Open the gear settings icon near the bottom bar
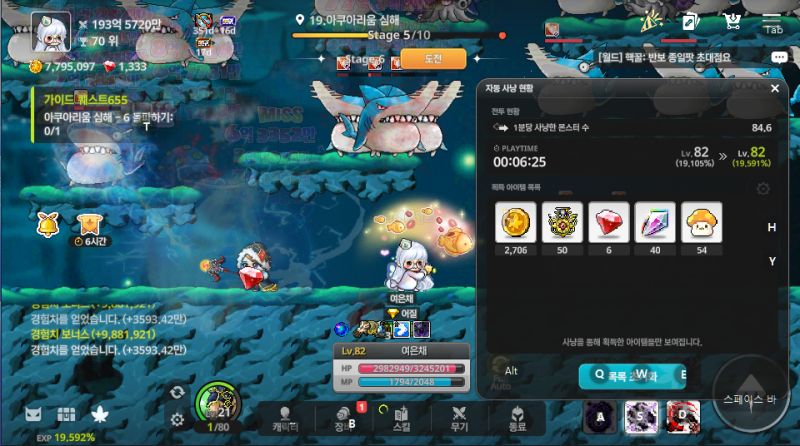Viewport: 800px width, 446px height. (177, 419)
